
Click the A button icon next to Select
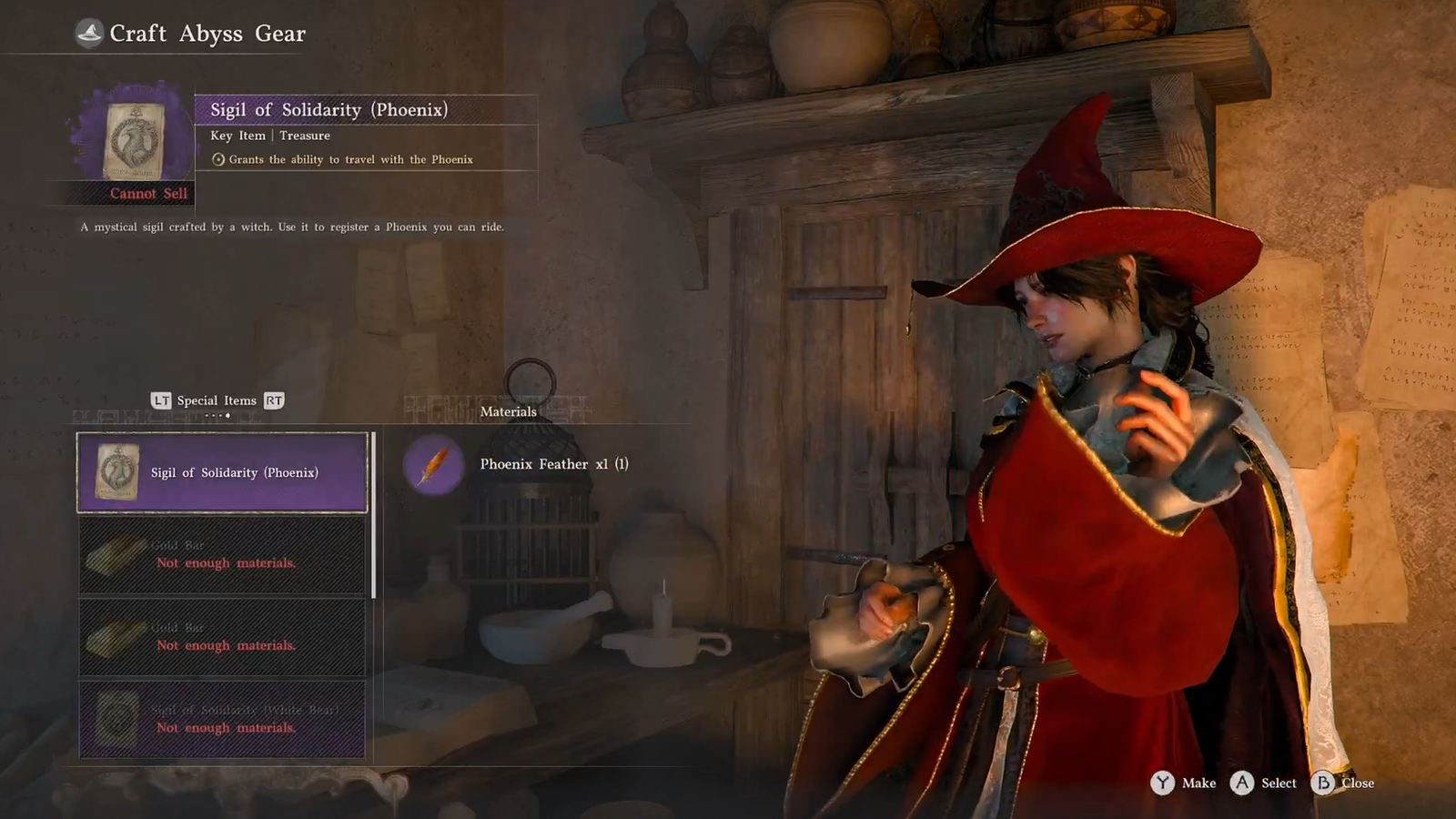(1240, 783)
